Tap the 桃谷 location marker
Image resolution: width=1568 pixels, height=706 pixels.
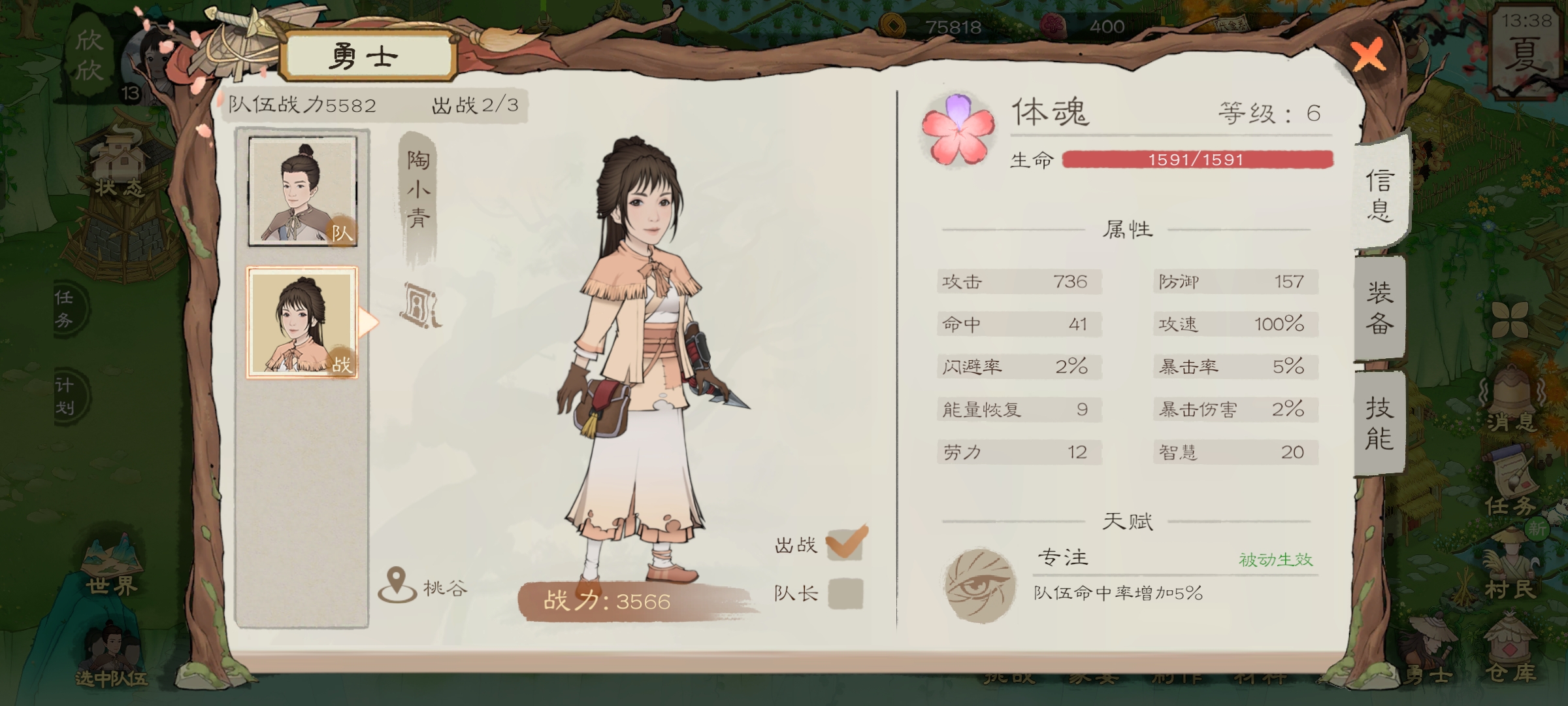point(397,585)
